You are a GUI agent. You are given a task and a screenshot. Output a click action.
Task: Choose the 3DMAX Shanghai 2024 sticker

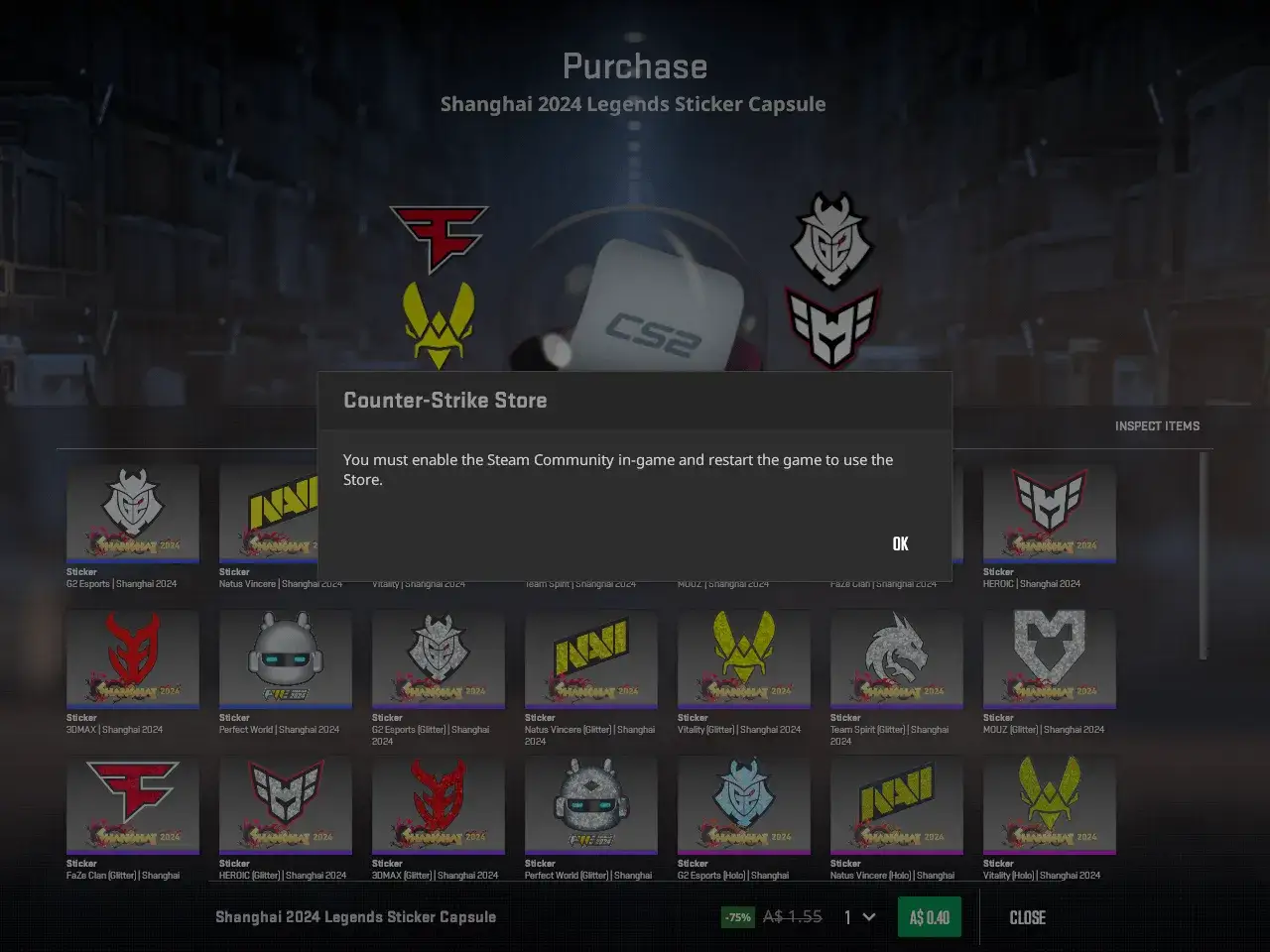tap(133, 658)
